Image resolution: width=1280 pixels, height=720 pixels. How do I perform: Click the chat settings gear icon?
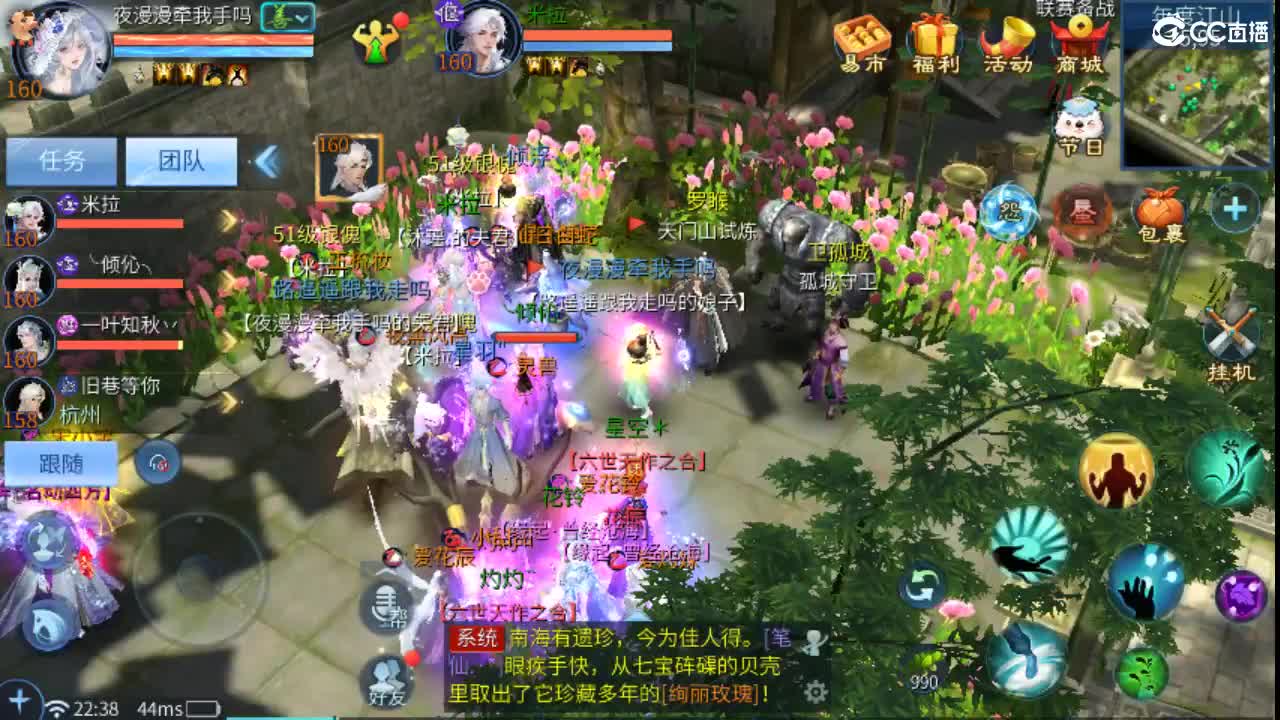coord(815,692)
